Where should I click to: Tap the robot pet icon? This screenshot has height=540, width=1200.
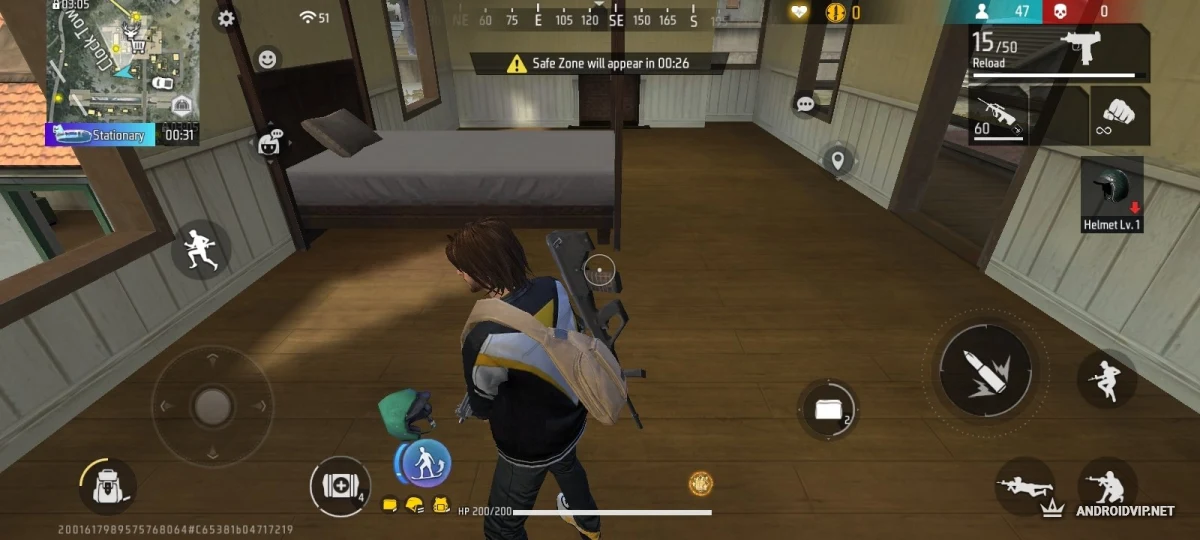coord(268,144)
